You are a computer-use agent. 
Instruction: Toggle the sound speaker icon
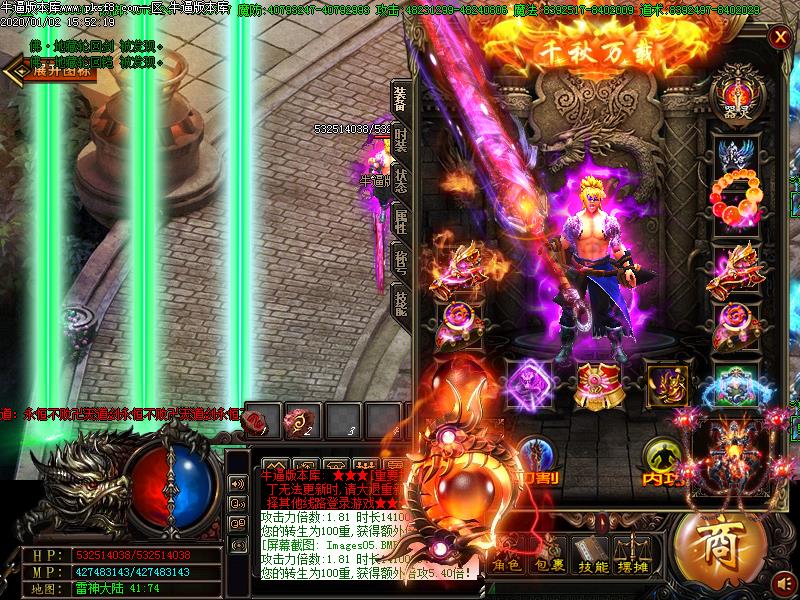786,582
